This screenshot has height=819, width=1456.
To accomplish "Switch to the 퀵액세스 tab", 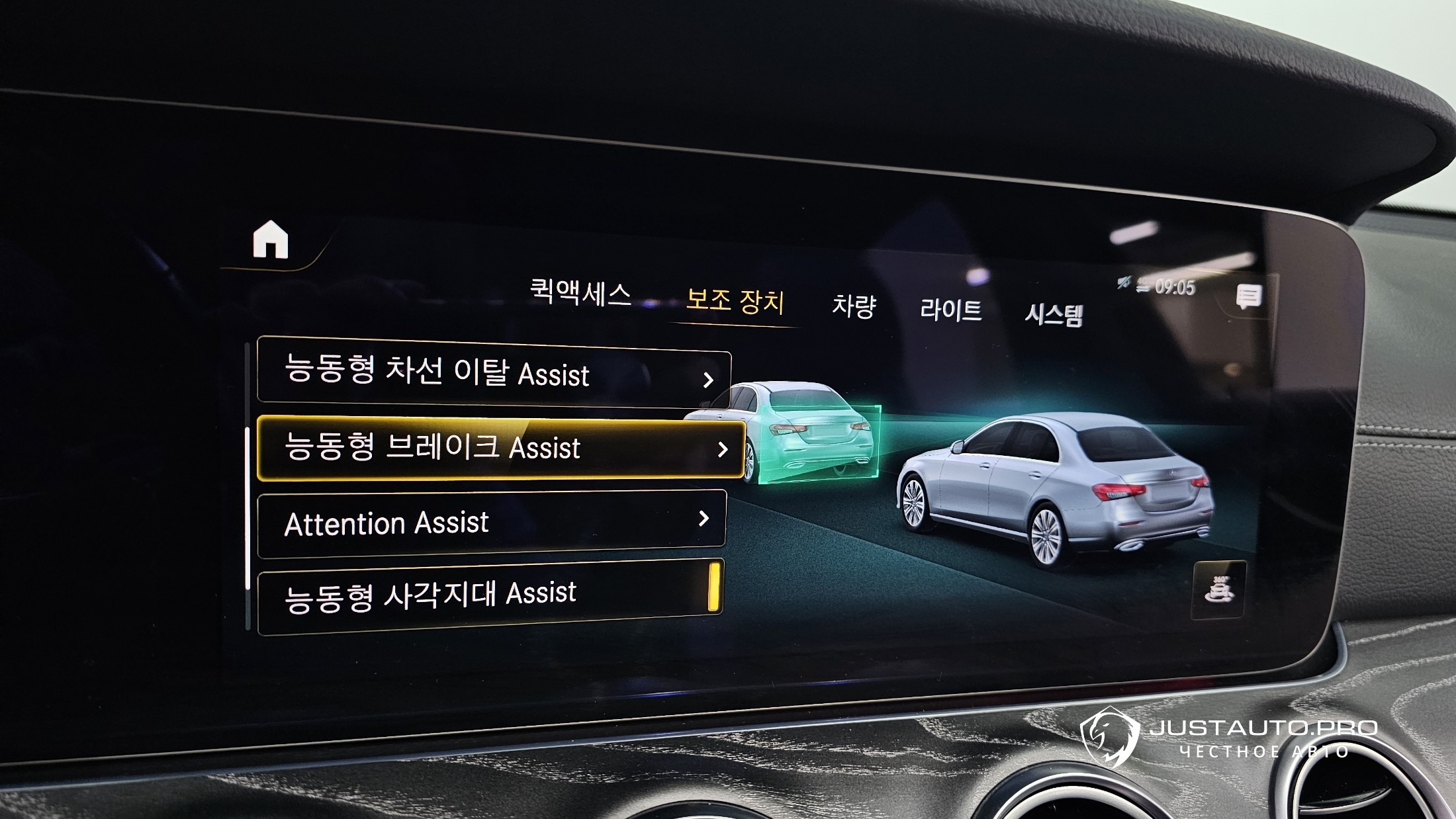I will 580,292.
